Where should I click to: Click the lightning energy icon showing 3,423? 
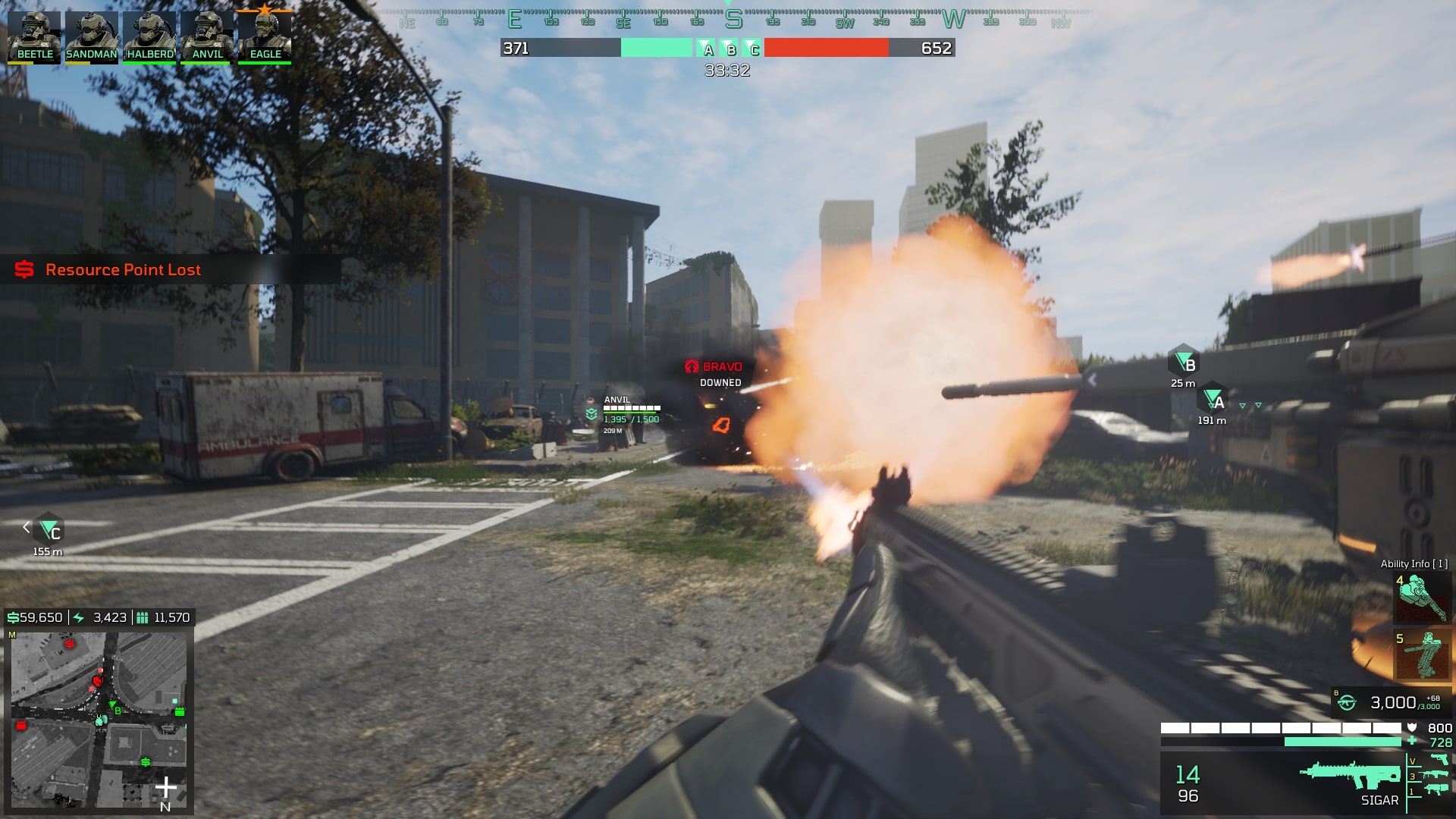click(x=79, y=617)
